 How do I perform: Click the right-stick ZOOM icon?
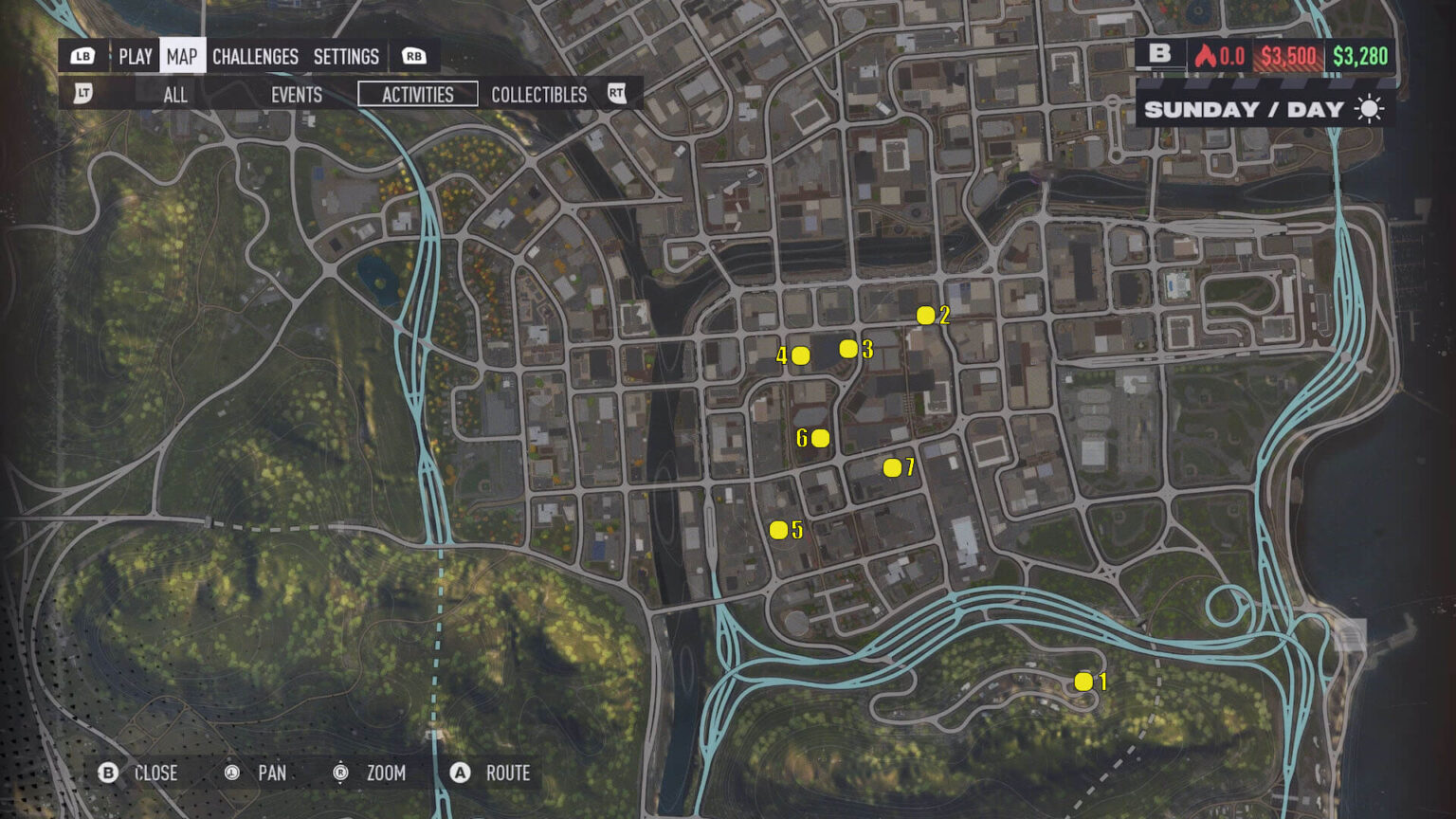pyautogui.click(x=338, y=773)
